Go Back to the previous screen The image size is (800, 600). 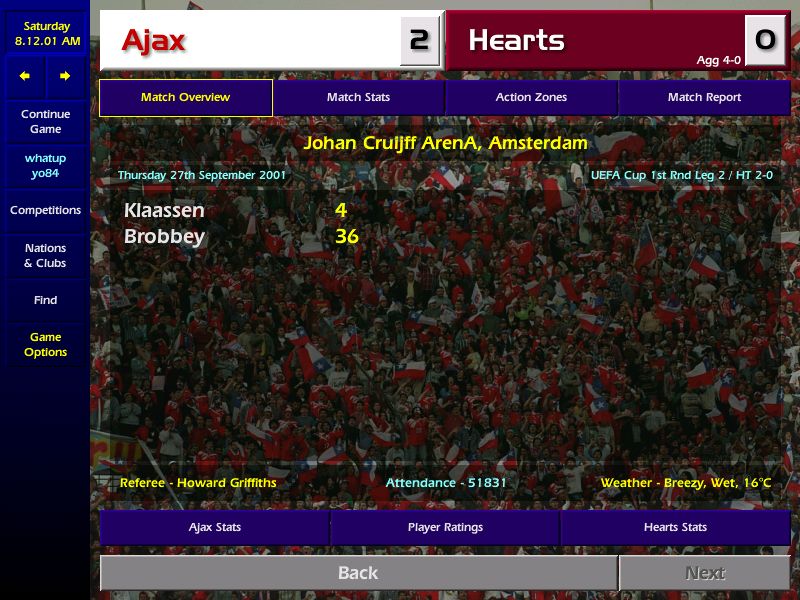pyautogui.click(x=358, y=573)
